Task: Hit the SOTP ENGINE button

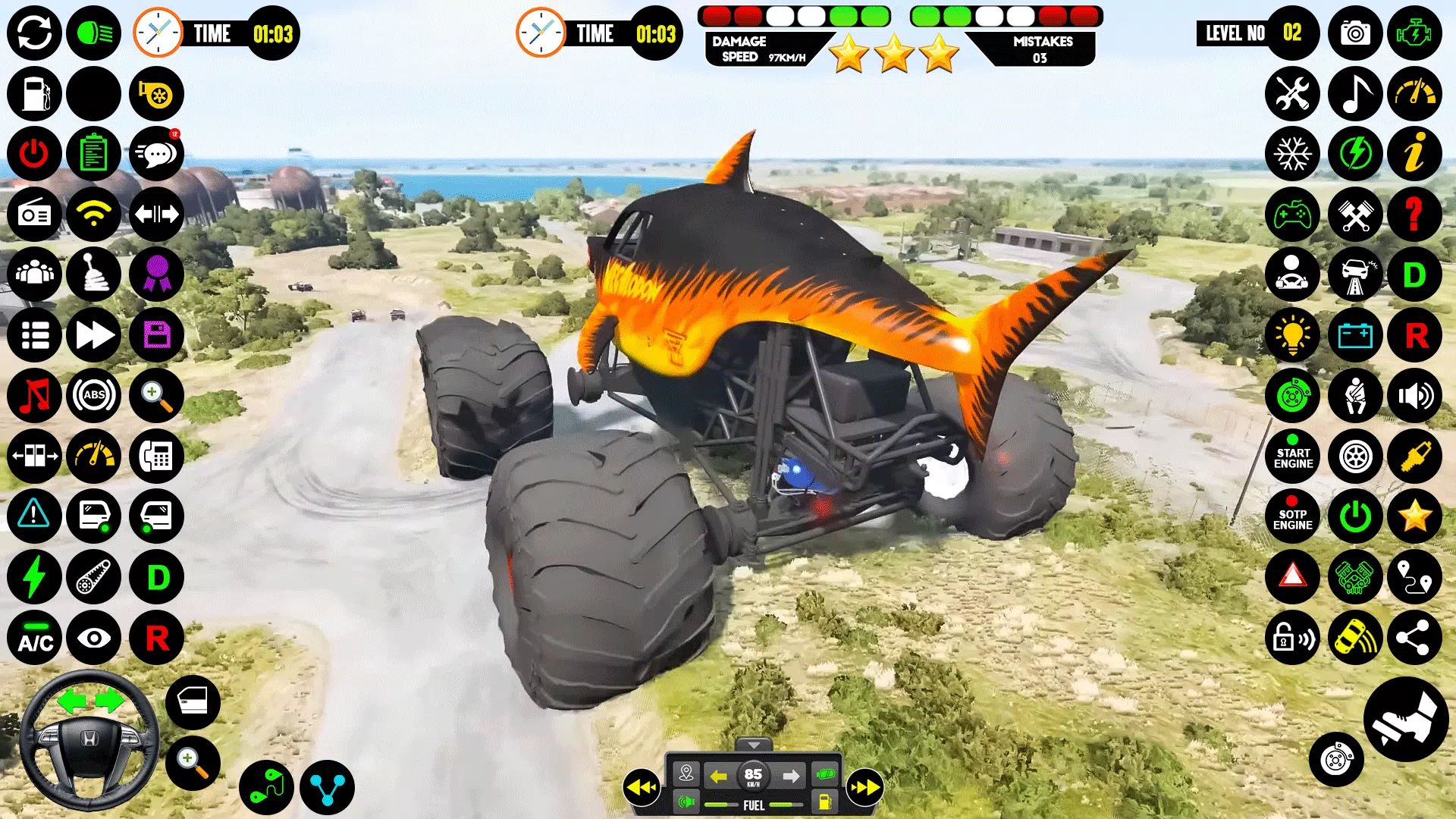Action: tap(1292, 516)
